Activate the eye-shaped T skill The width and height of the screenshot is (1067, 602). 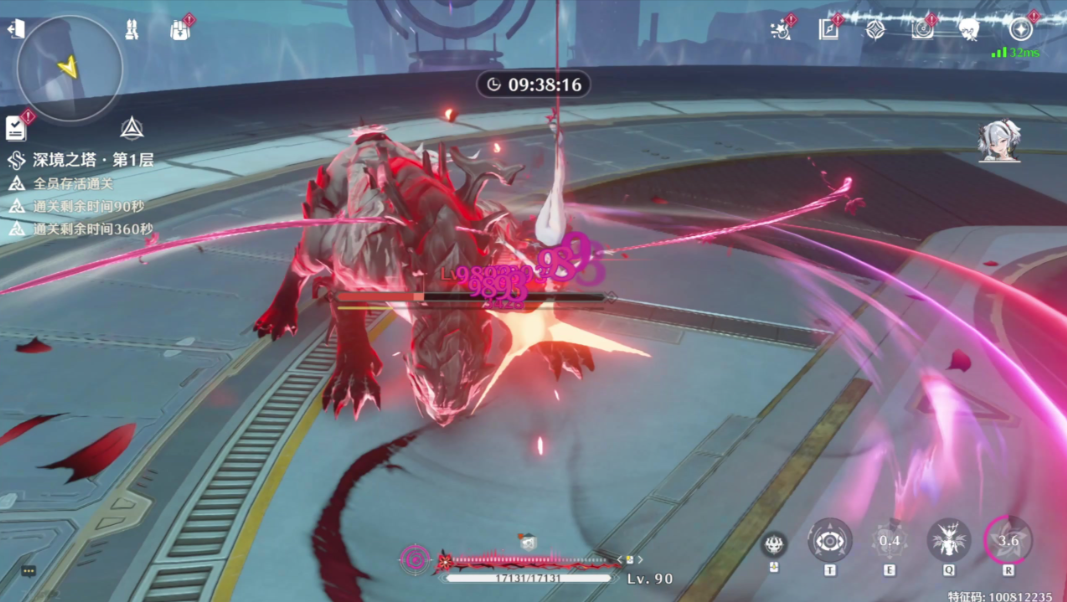[x=830, y=541]
